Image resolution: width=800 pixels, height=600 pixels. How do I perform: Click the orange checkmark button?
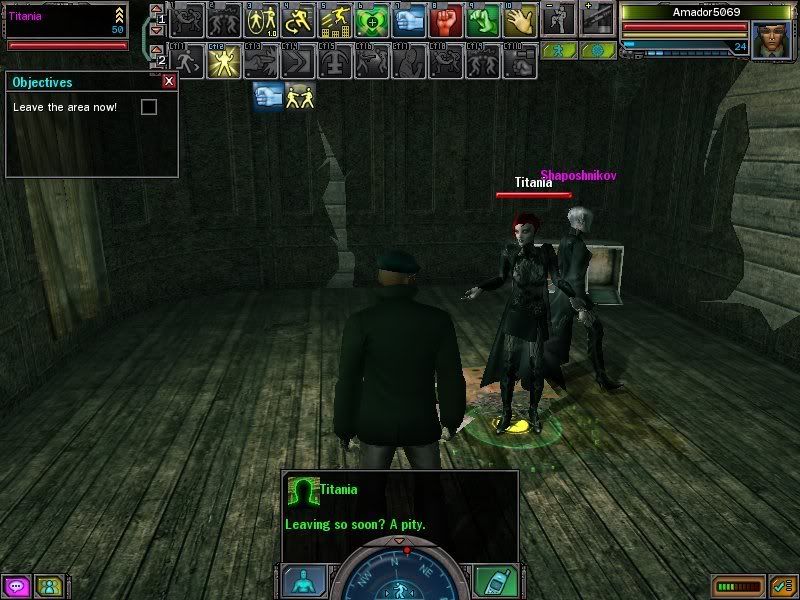pos(783,586)
